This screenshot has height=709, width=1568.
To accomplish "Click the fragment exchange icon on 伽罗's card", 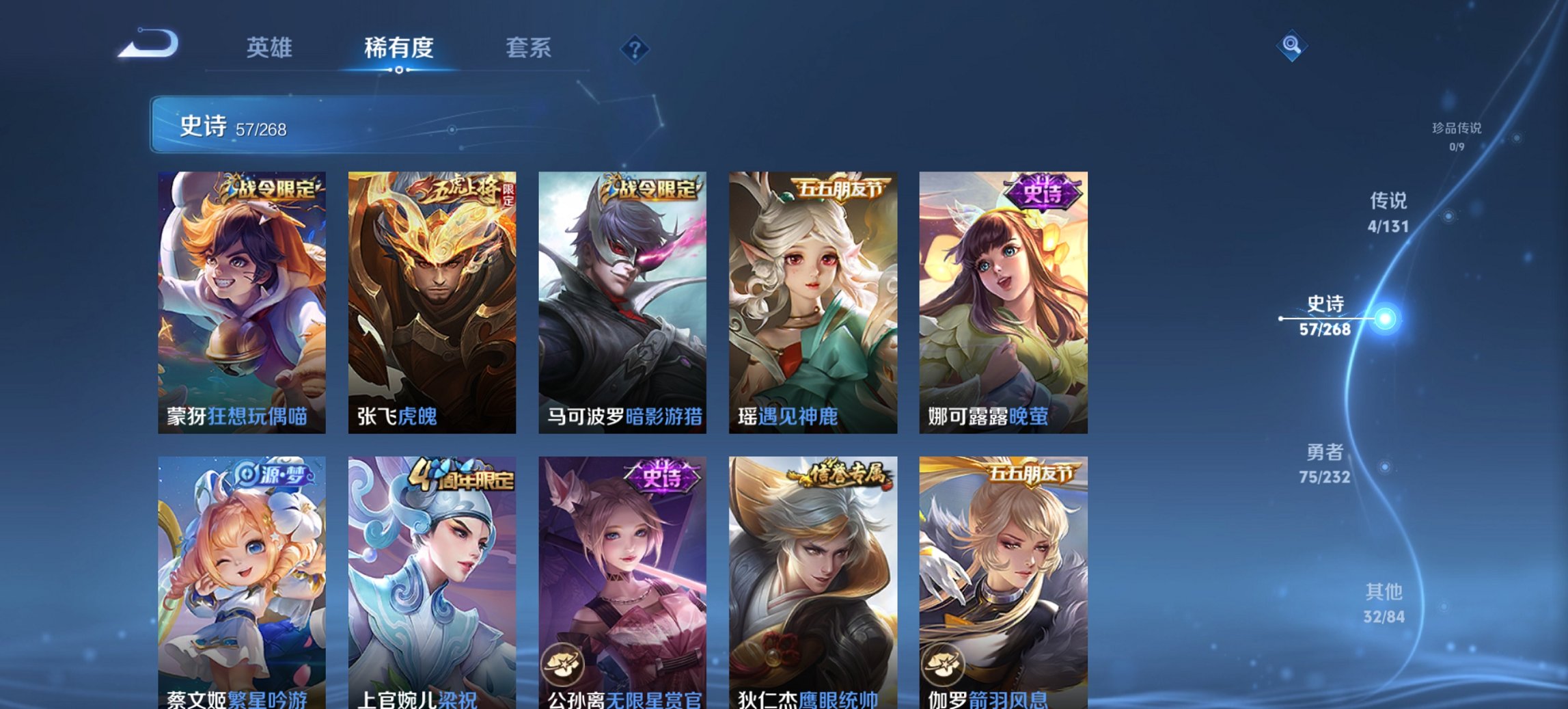I will (x=941, y=663).
